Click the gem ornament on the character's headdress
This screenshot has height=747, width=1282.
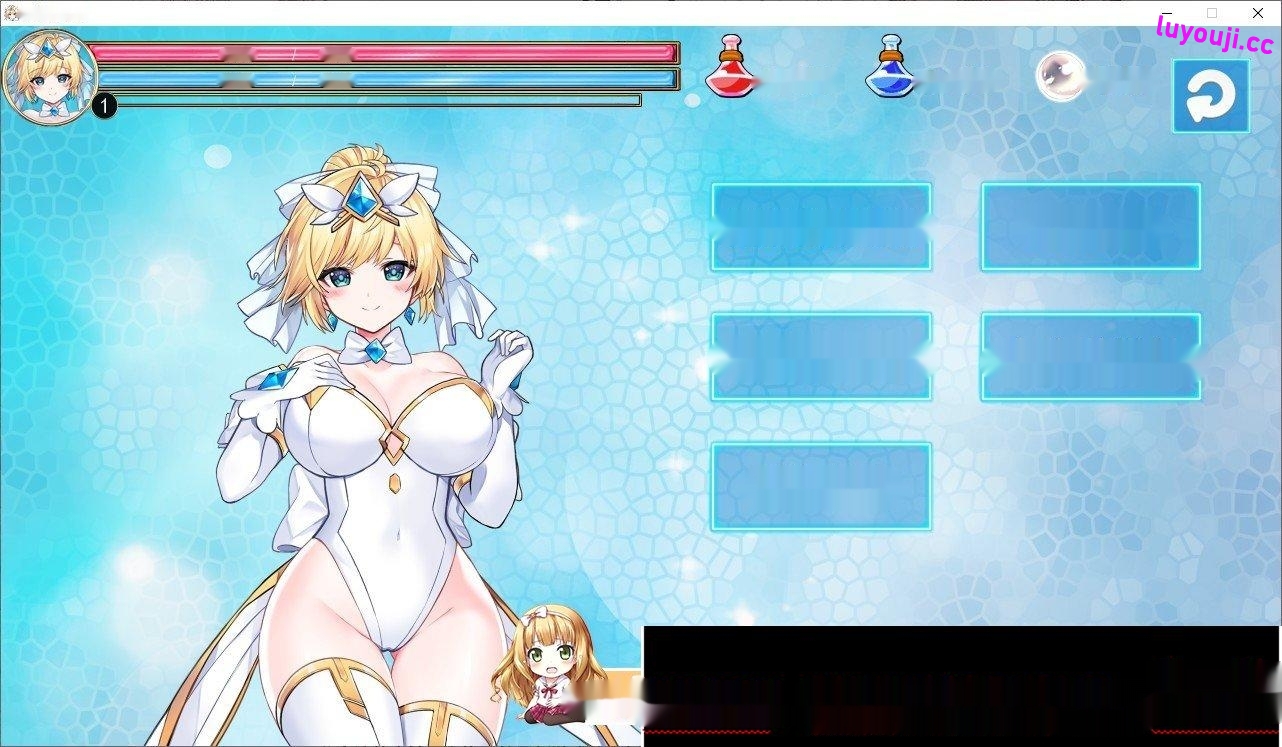(363, 200)
